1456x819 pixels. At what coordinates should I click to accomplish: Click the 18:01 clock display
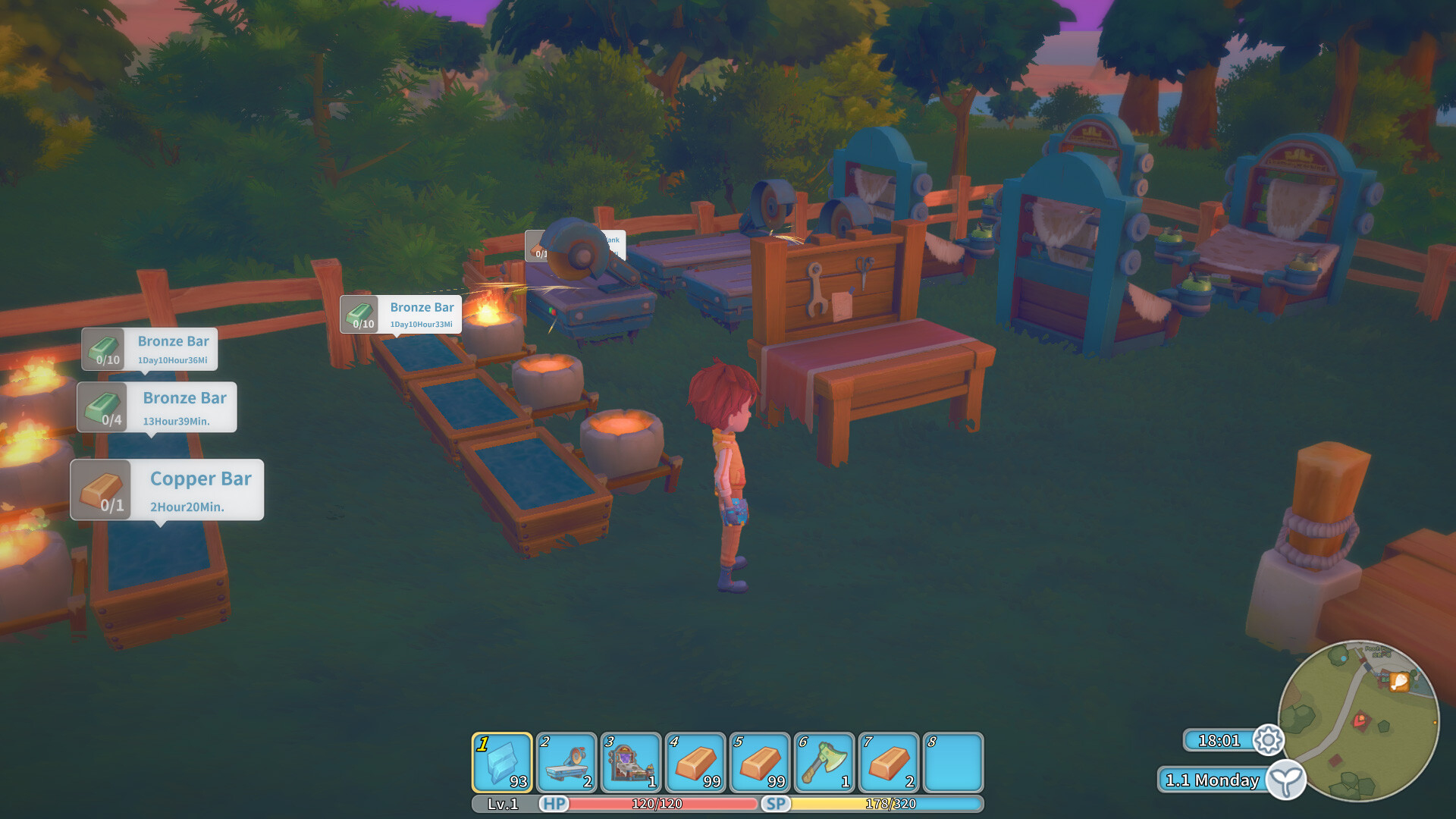pyautogui.click(x=1218, y=741)
